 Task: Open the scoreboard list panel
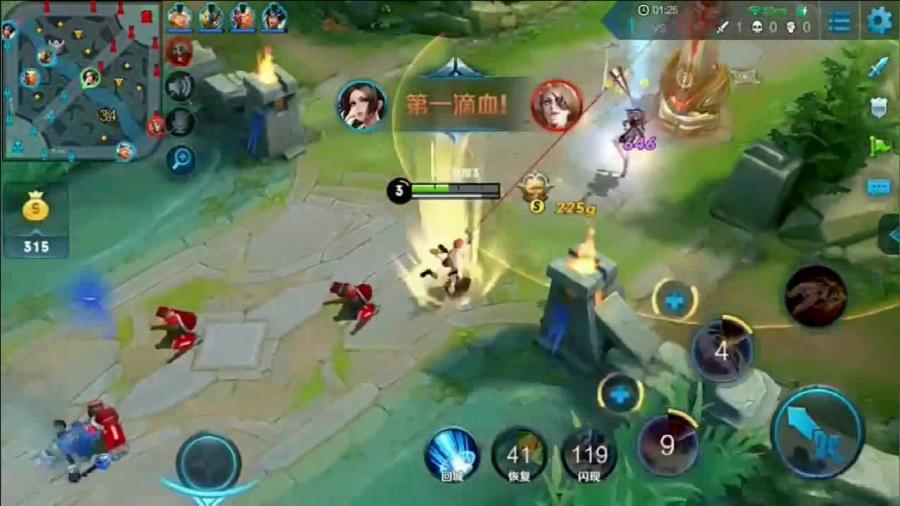click(x=841, y=21)
